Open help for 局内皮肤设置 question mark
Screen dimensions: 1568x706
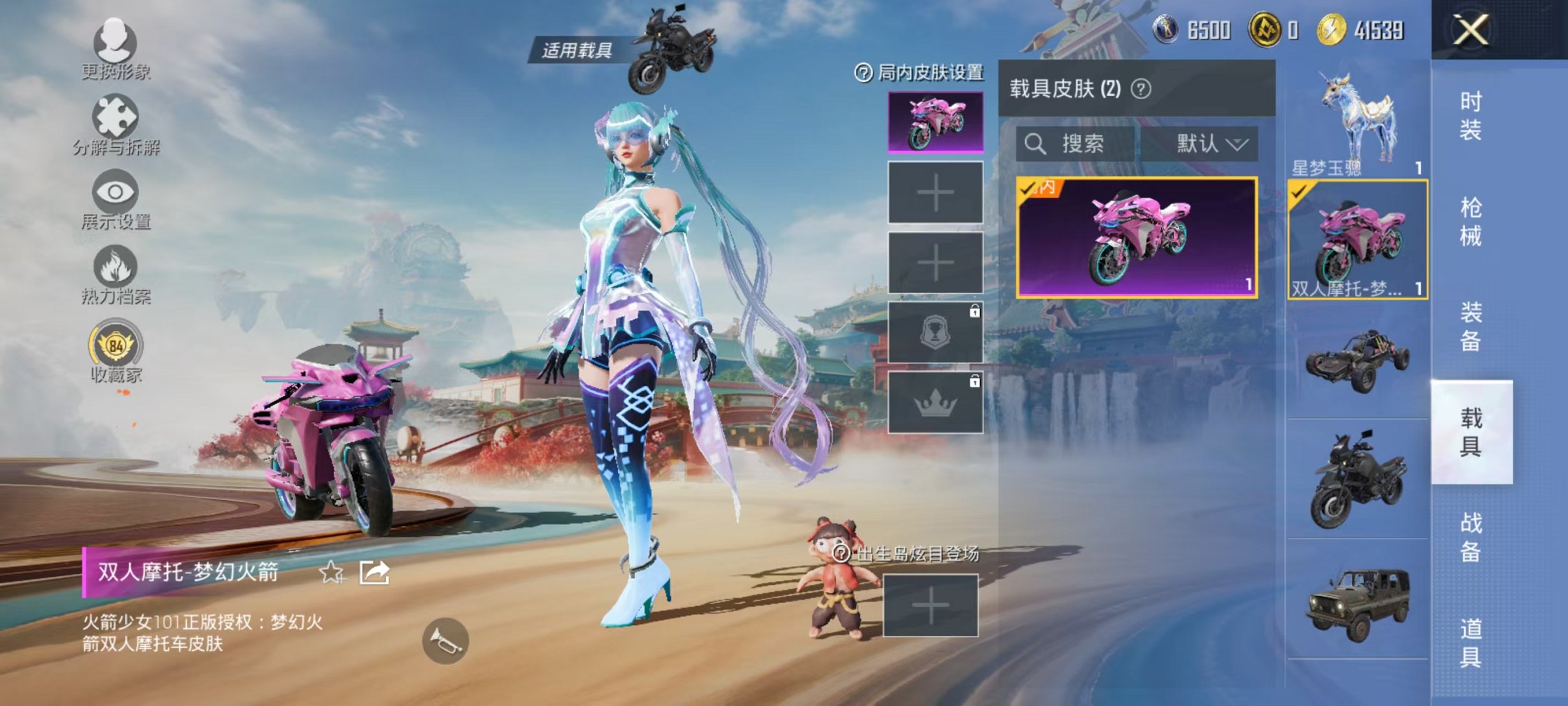tap(863, 73)
